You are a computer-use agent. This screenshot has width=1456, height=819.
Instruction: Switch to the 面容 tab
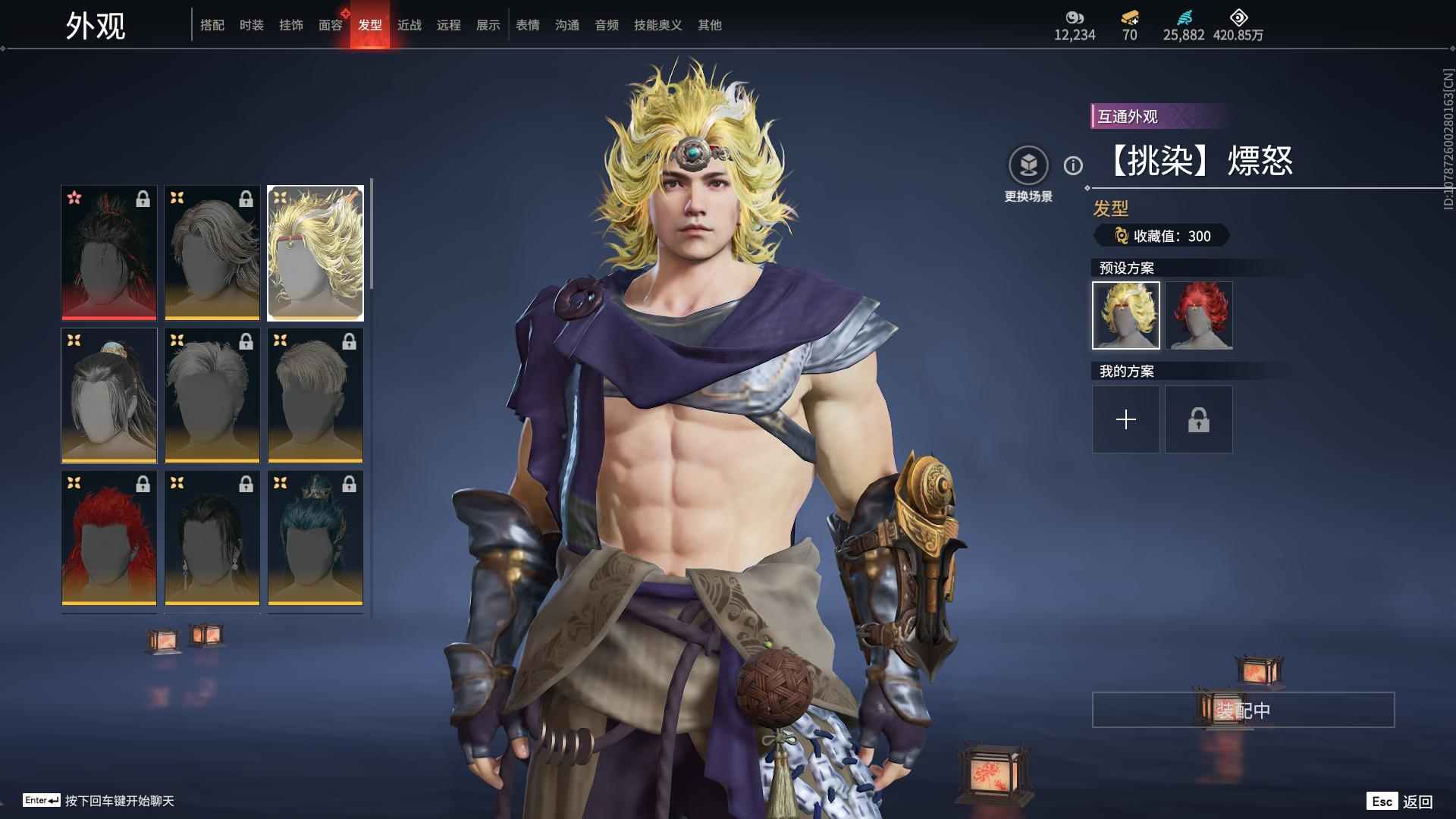pos(331,25)
